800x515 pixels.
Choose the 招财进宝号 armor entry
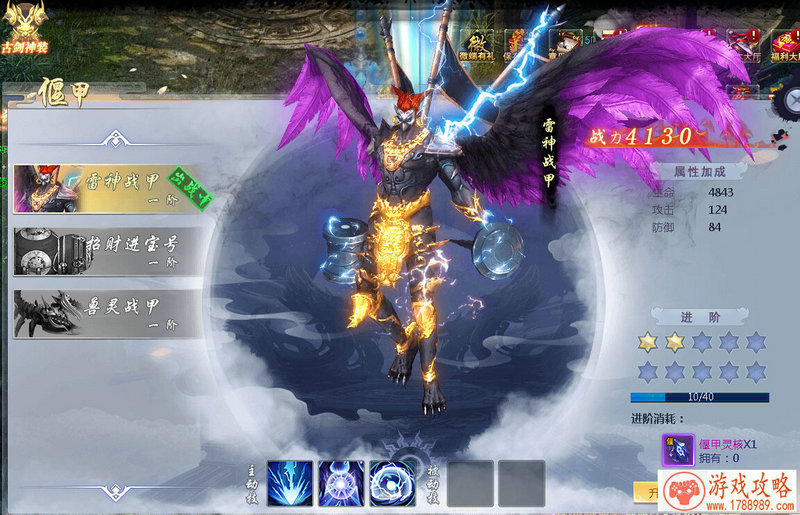pos(108,251)
